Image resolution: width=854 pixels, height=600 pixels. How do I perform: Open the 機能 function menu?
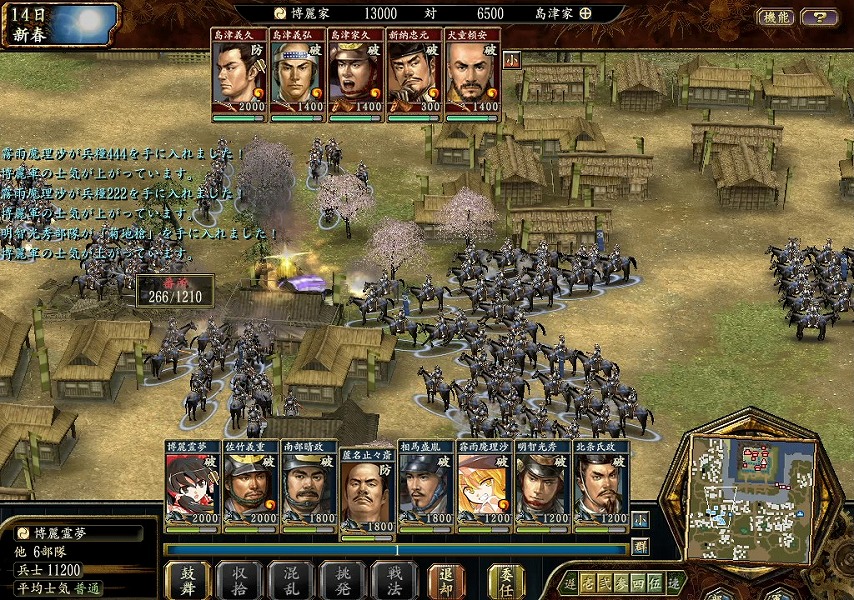pyautogui.click(x=775, y=17)
